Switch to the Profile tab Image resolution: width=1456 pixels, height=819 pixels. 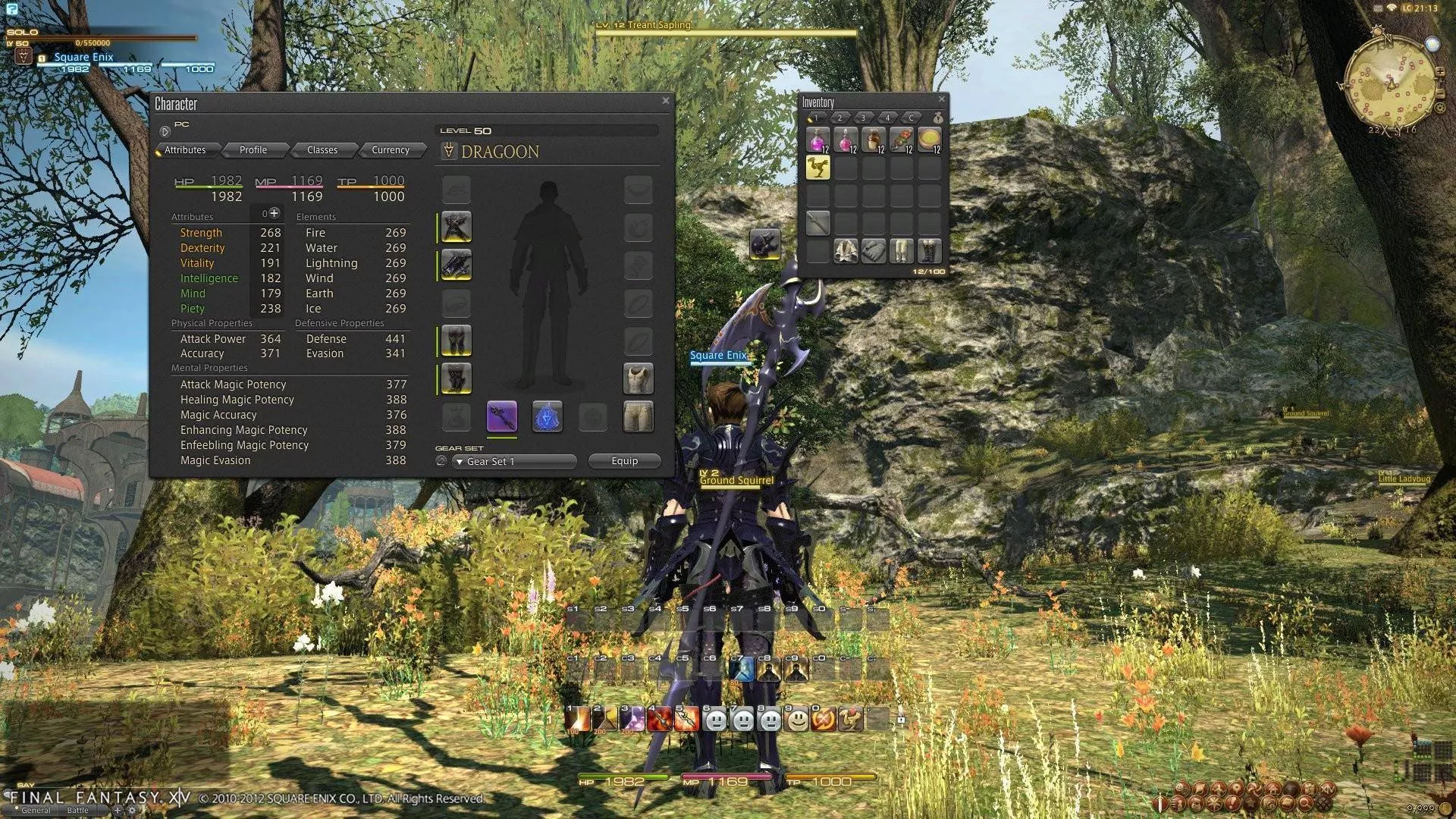click(253, 150)
